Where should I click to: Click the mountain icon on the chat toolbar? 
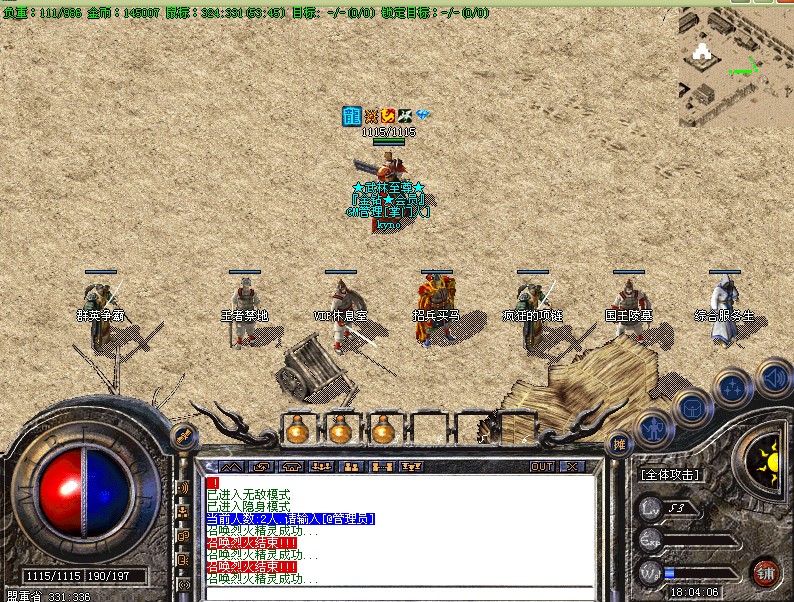point(231,466)
